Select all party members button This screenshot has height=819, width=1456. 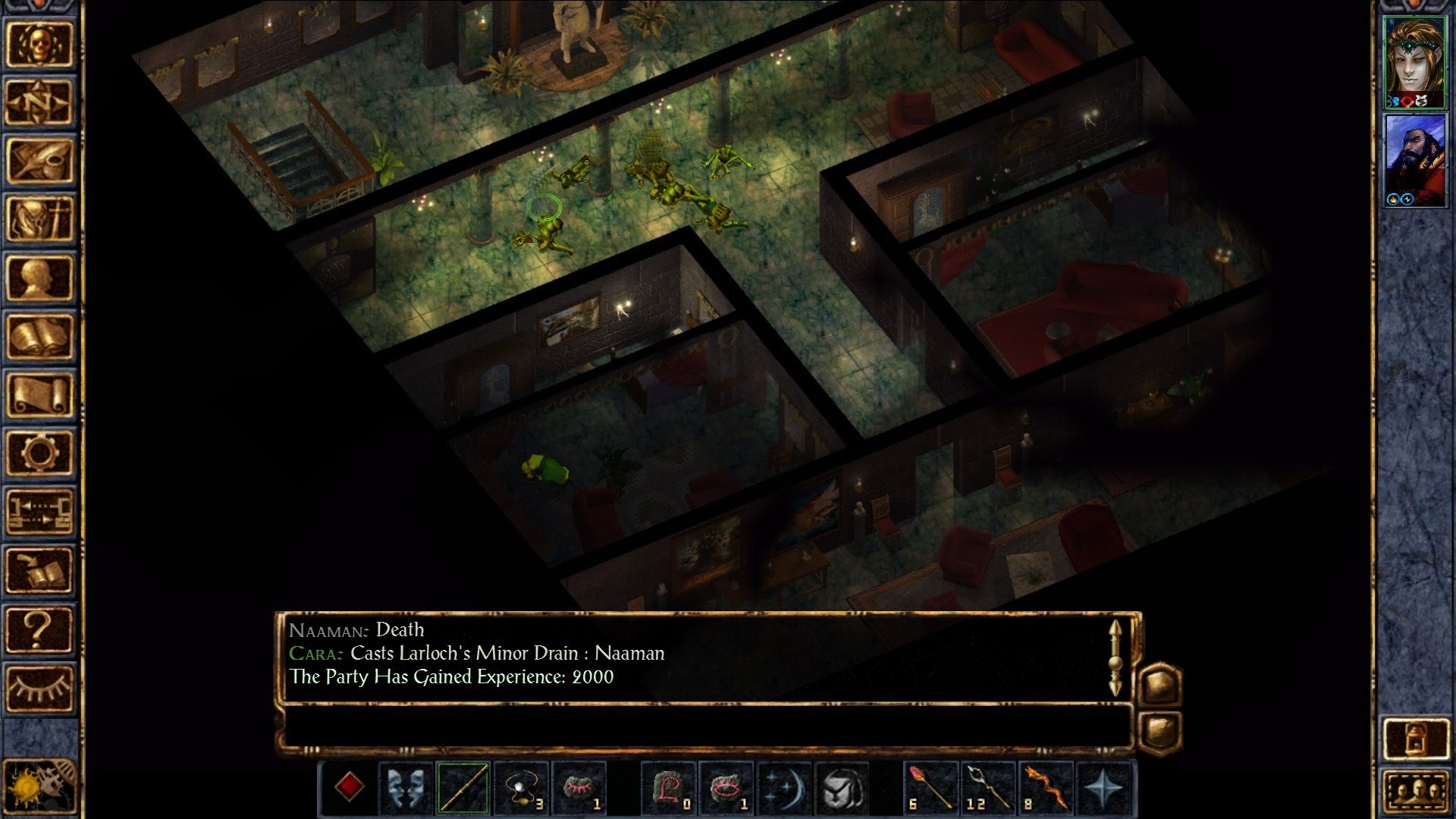pos(1415,791)
